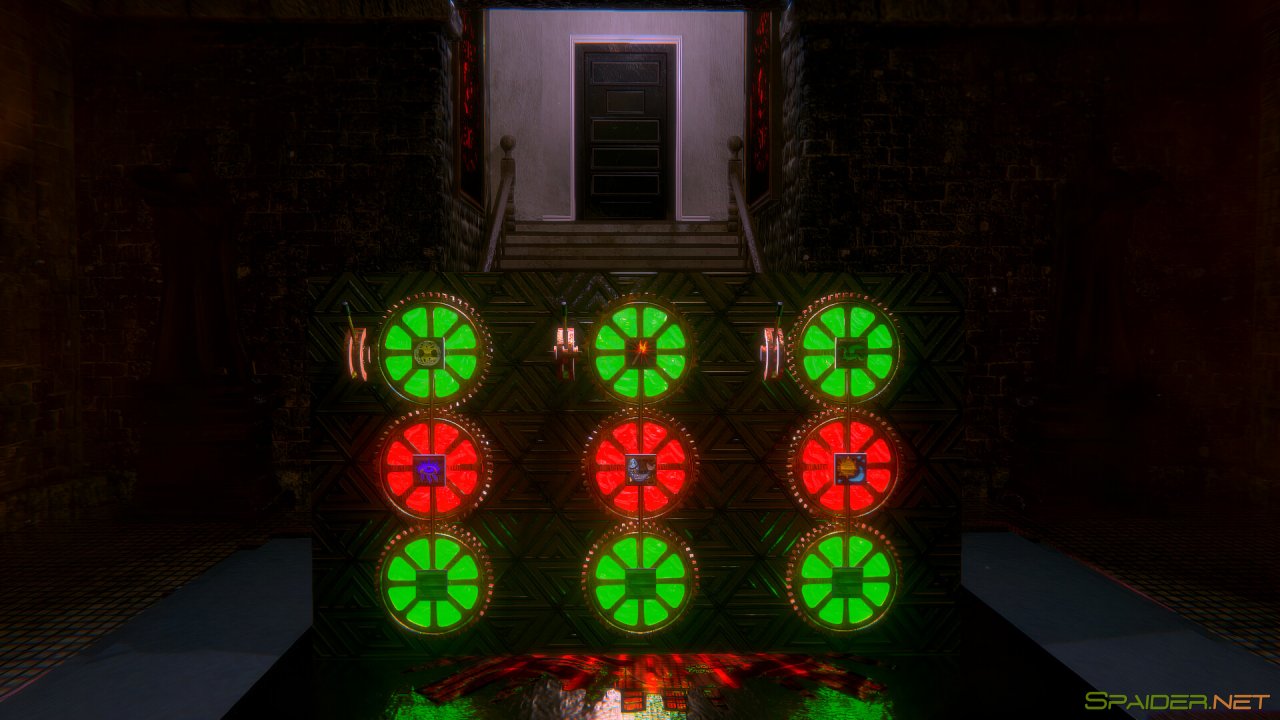
Task: Toggle the lever beside the green dragon wheel
Action: (x=771, y=350)
